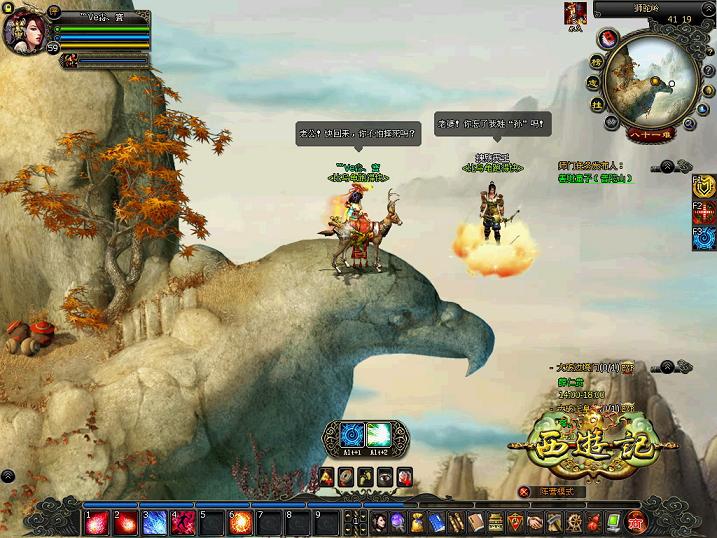Viewport: 717px width, 538px height.
Task: Click the 八十一难 label under the minimap
Action: pos(652,134)
